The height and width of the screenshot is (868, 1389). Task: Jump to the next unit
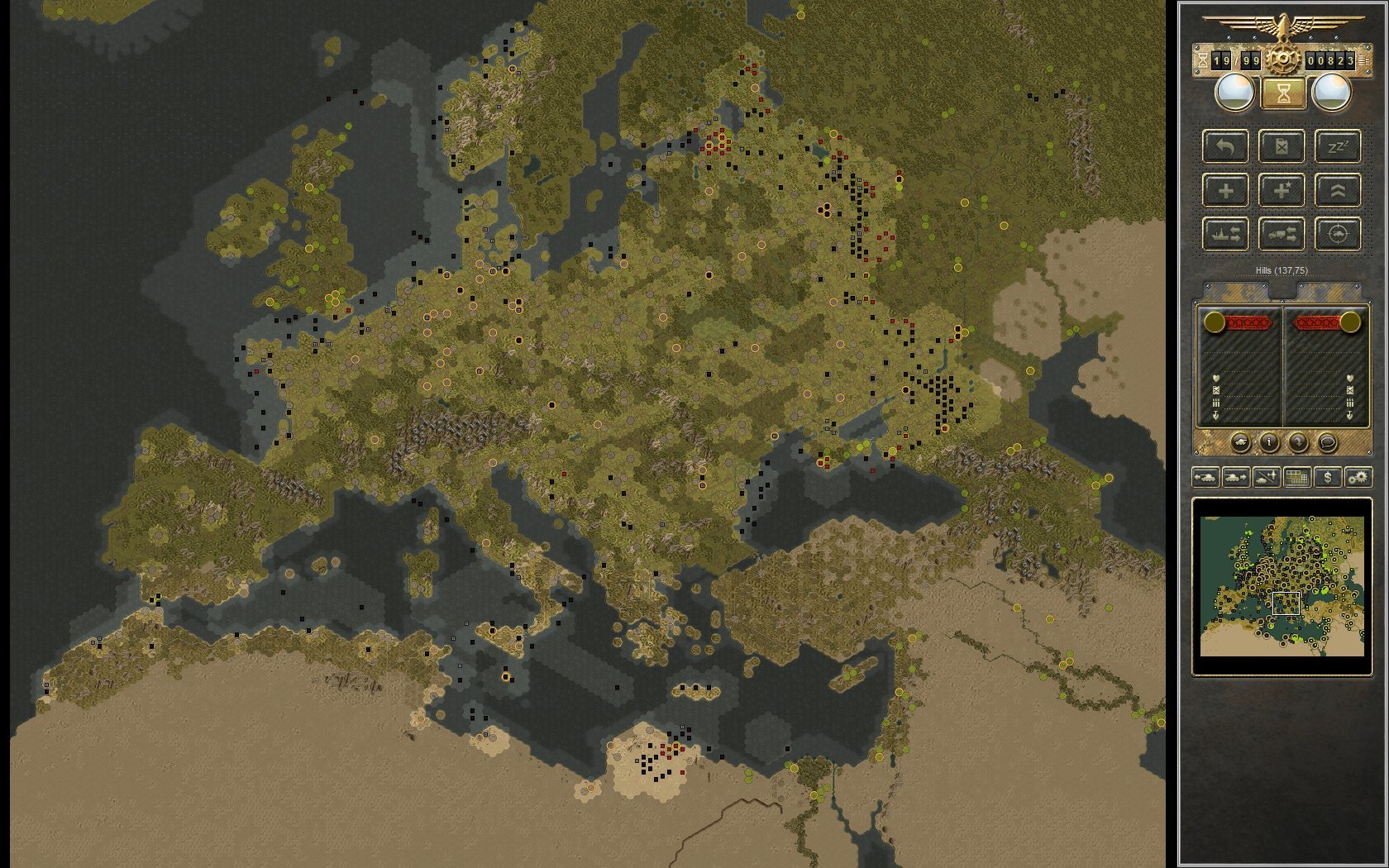pos(1235,477)
